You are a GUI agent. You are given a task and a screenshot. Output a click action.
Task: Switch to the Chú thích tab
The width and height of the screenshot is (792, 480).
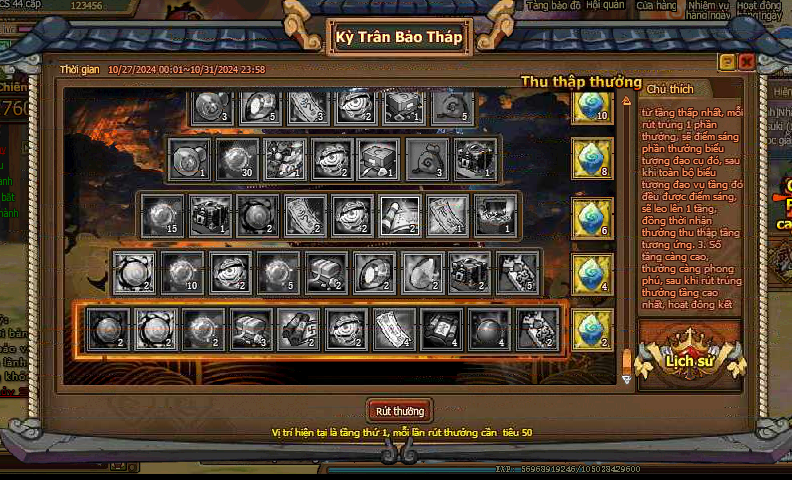[x=670, y=89]
